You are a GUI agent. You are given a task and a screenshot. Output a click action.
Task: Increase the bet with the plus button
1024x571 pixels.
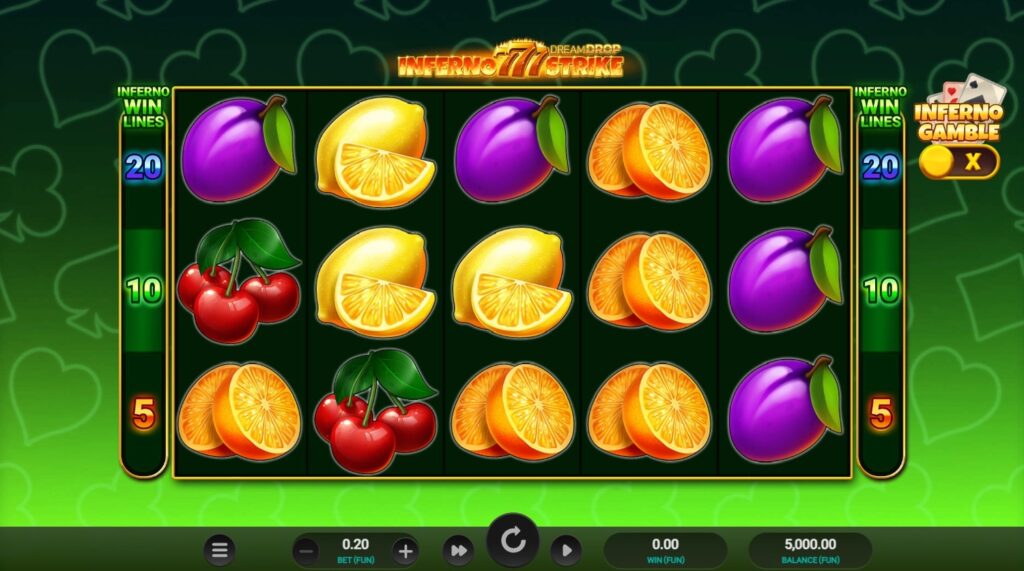coord(404,550)
